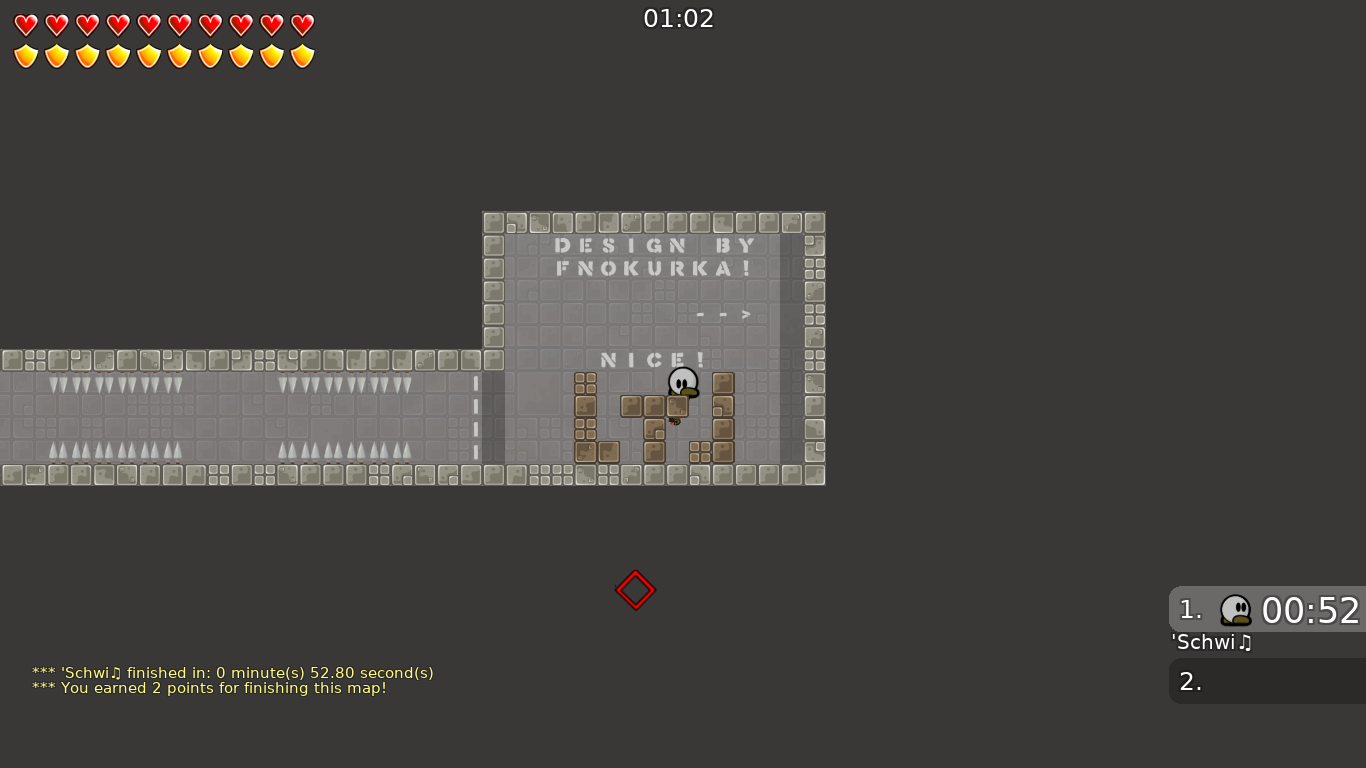Click the tee avatar on the leaderboard entry

tap(1237, 610)
